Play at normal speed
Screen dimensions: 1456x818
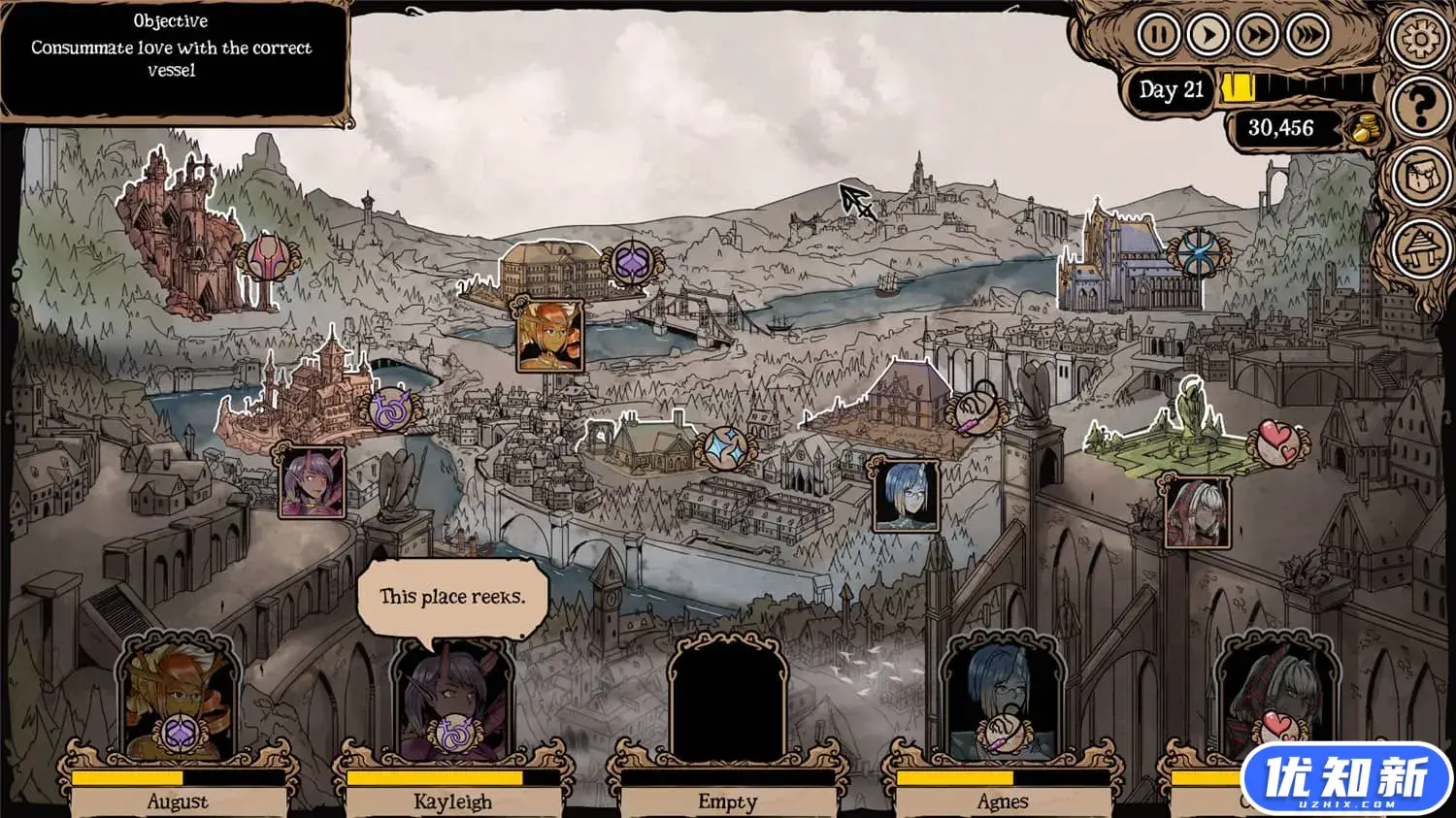click(1208, 36)
